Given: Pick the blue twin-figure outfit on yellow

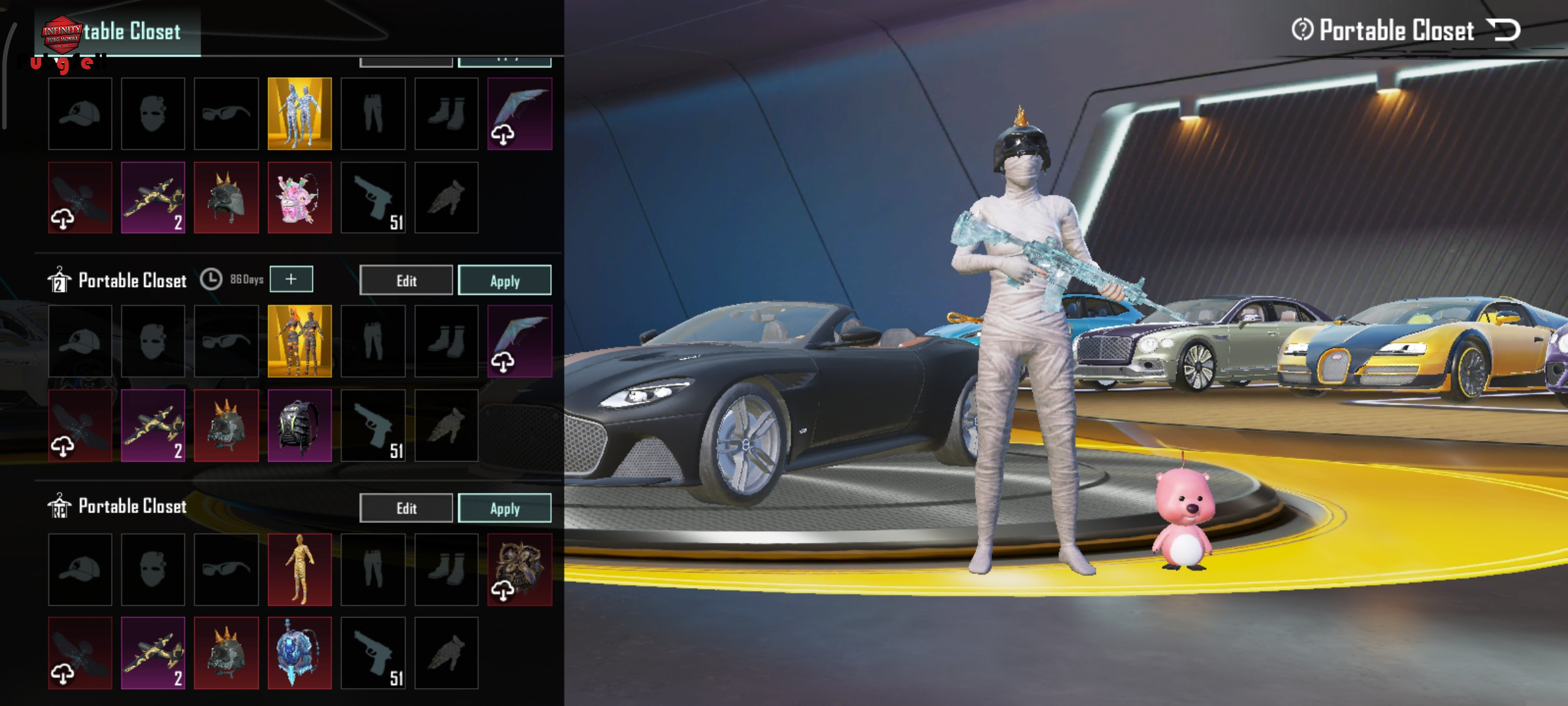Looking at the screenshot, I should pyautogui.click(x=299, y=114).
